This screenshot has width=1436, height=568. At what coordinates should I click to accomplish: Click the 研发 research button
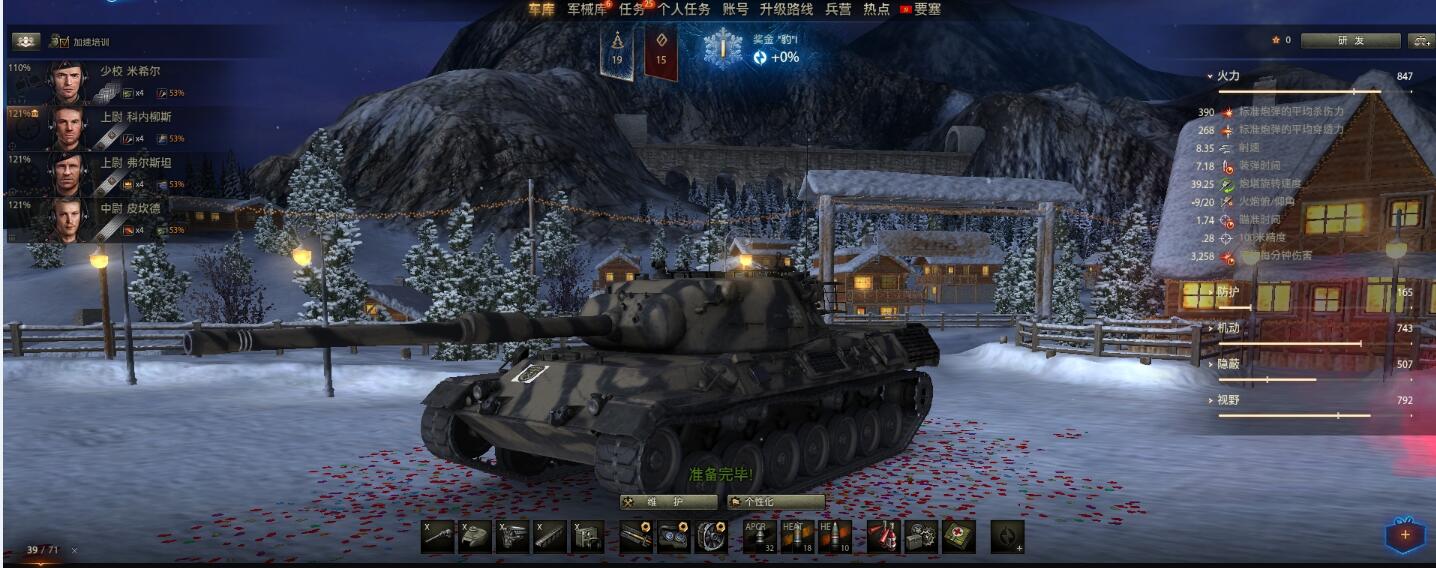point(1350,41)
